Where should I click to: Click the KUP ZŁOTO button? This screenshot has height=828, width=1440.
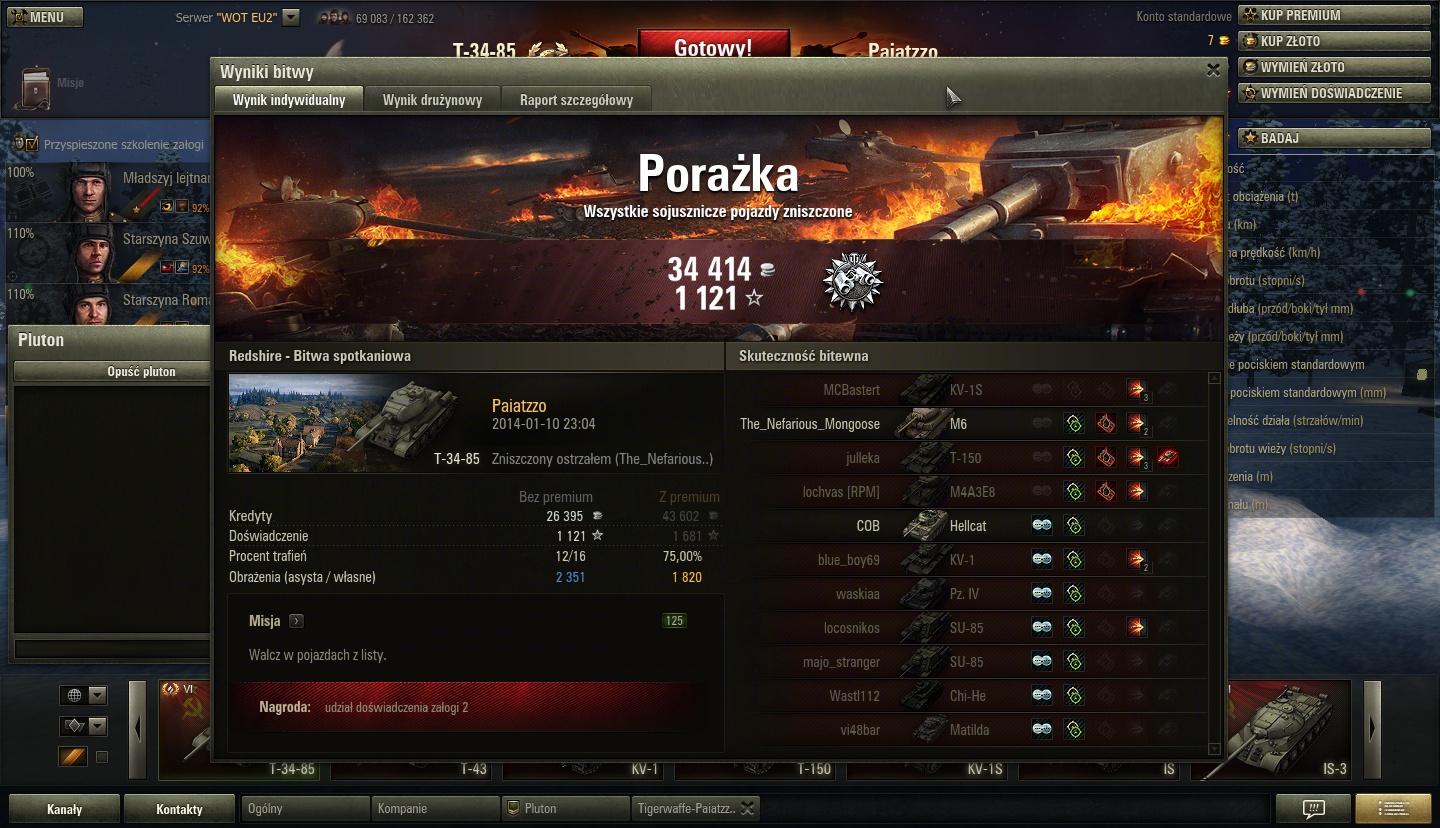(x=1334, y=41)
